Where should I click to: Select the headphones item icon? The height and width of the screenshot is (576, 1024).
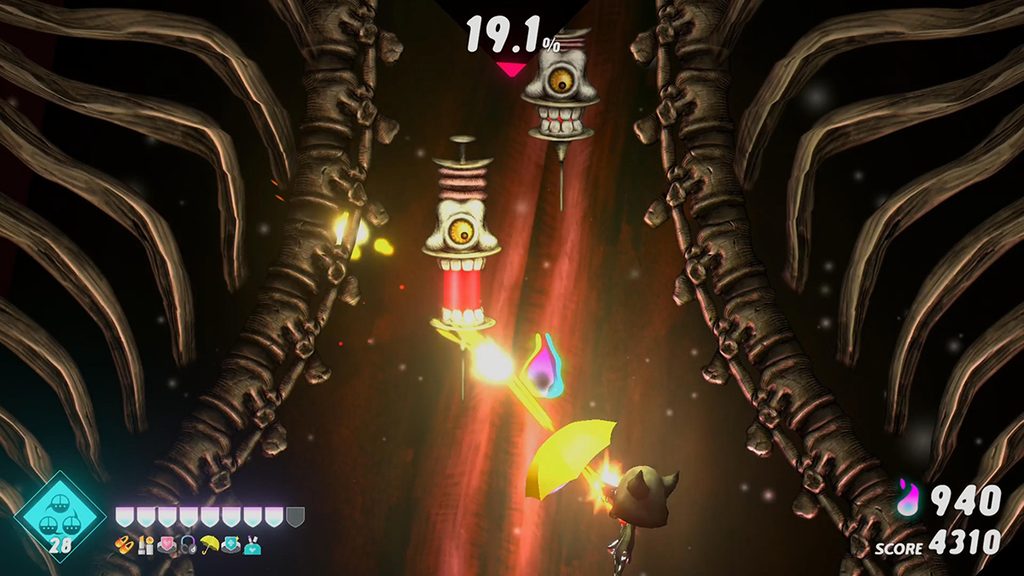pos(188,546)
